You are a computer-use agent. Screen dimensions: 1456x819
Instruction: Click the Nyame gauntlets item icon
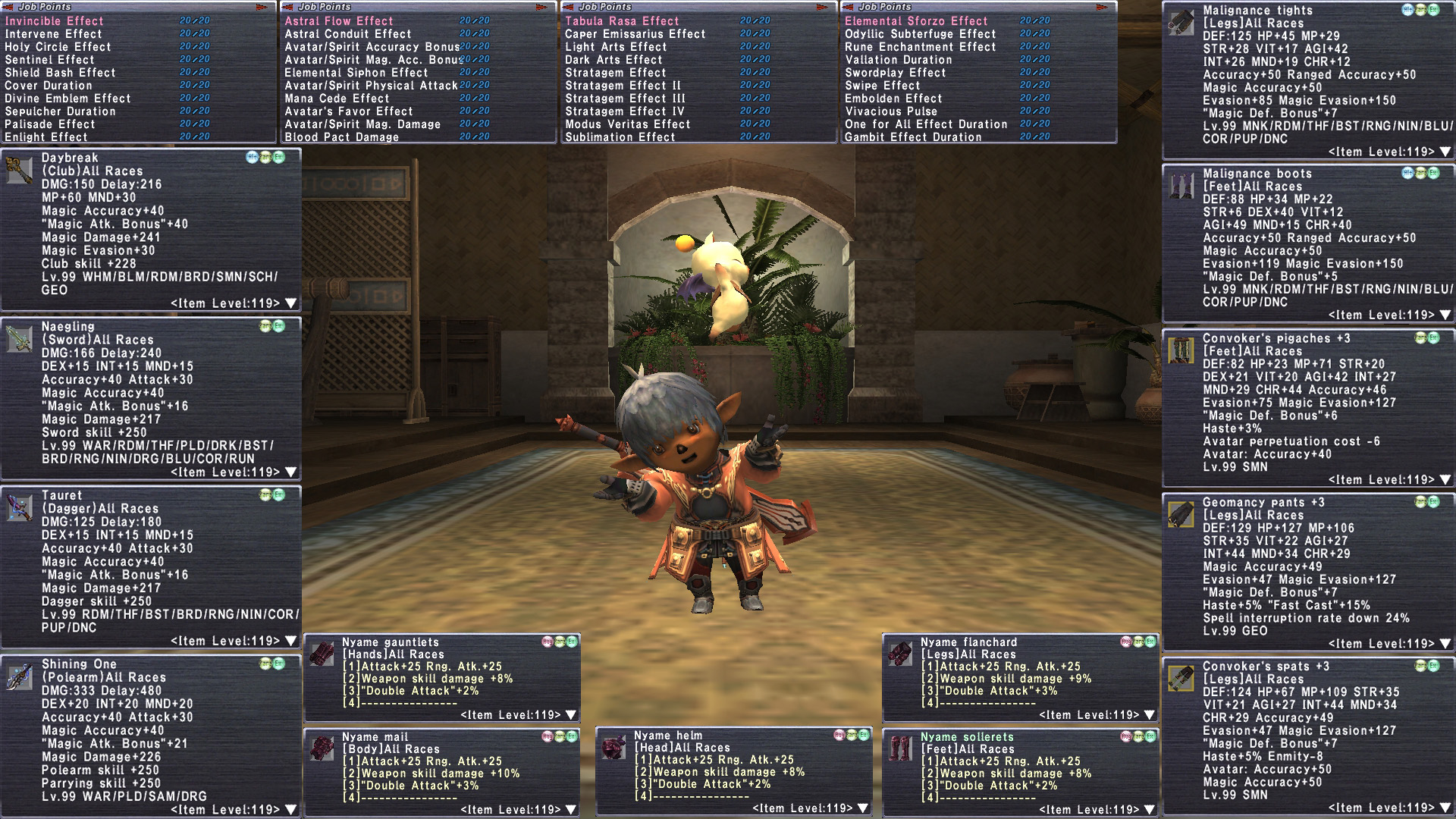(x=322, y=653)
